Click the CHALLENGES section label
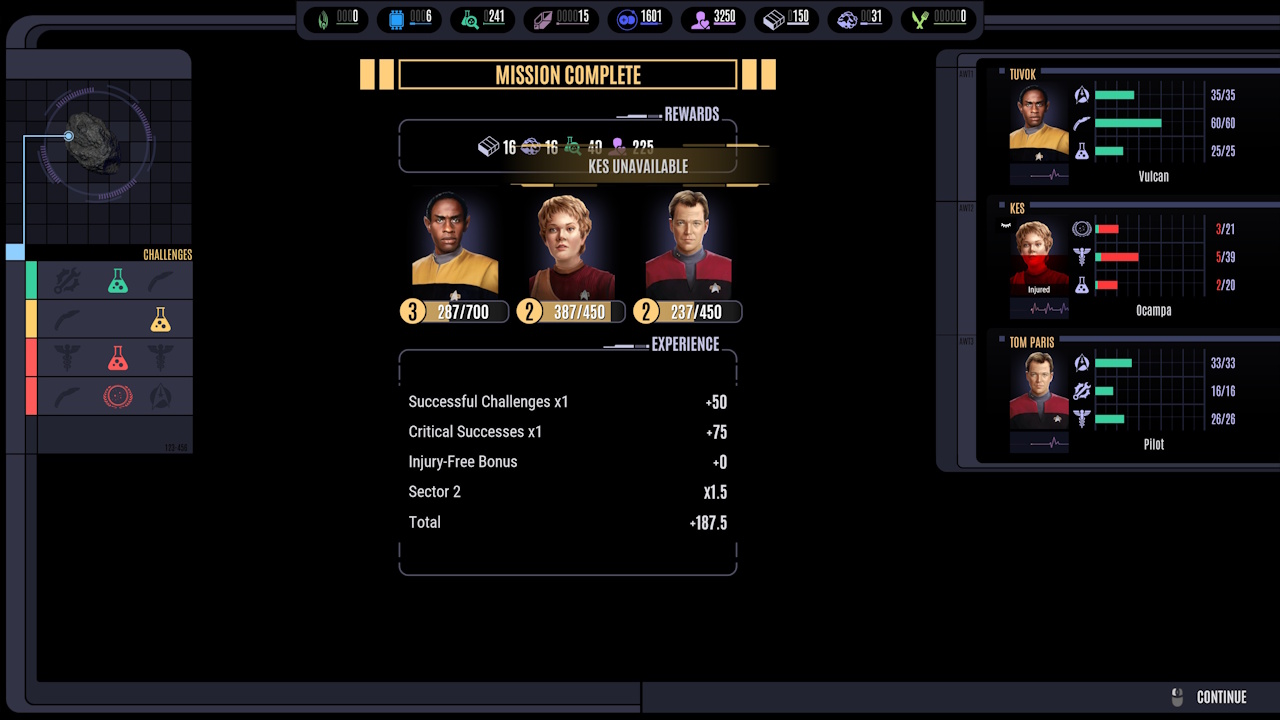The height and width of the screenshot is (720, 1280). coord(166,255)
